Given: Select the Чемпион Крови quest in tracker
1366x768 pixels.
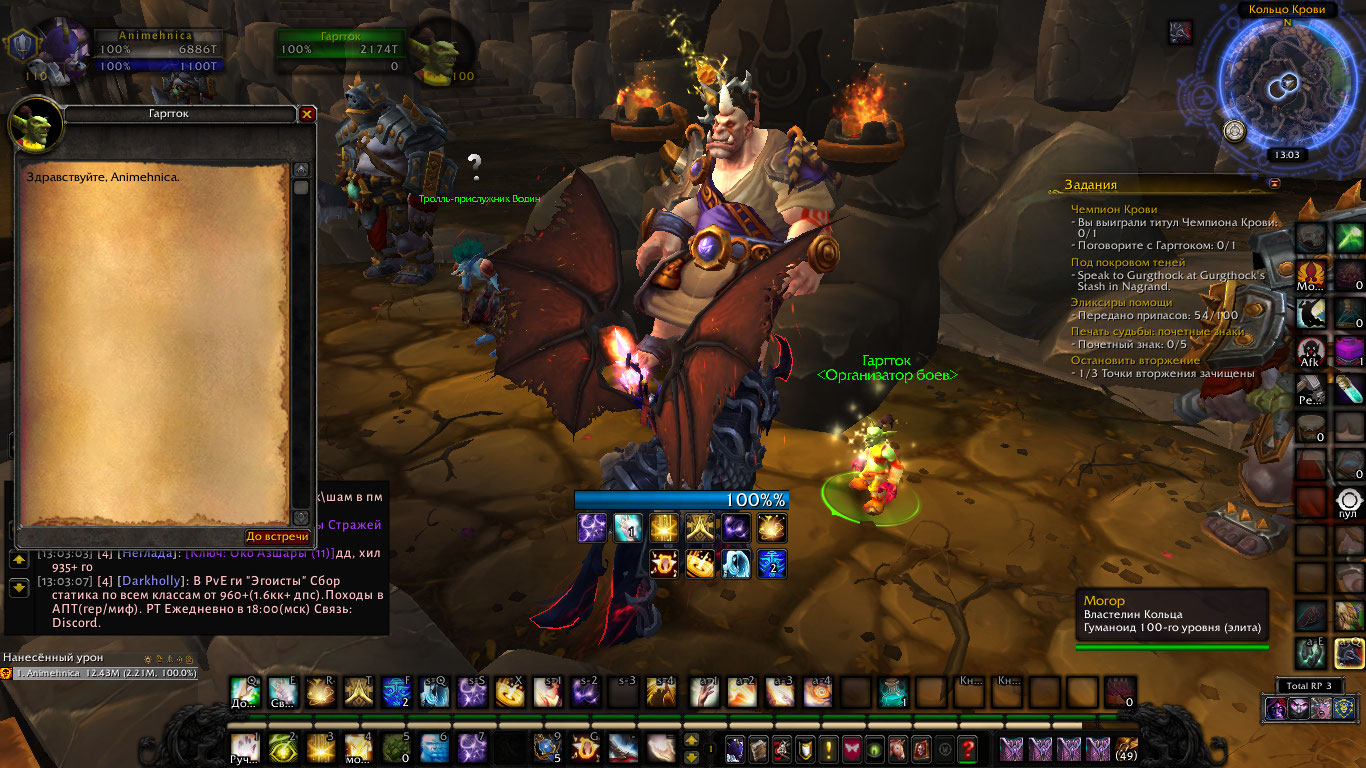Looking at the screenshot, I should [1113, 209].
